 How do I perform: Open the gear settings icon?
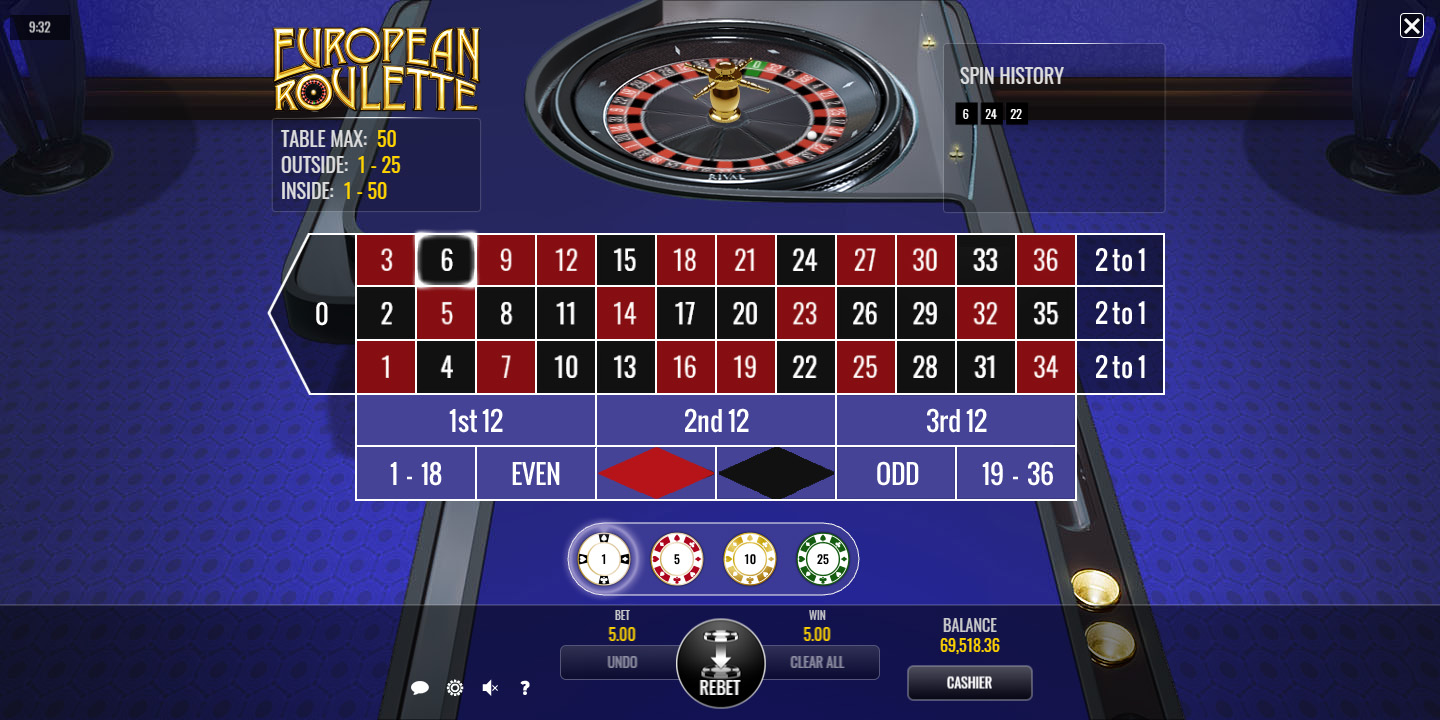(x=455, y=688)
